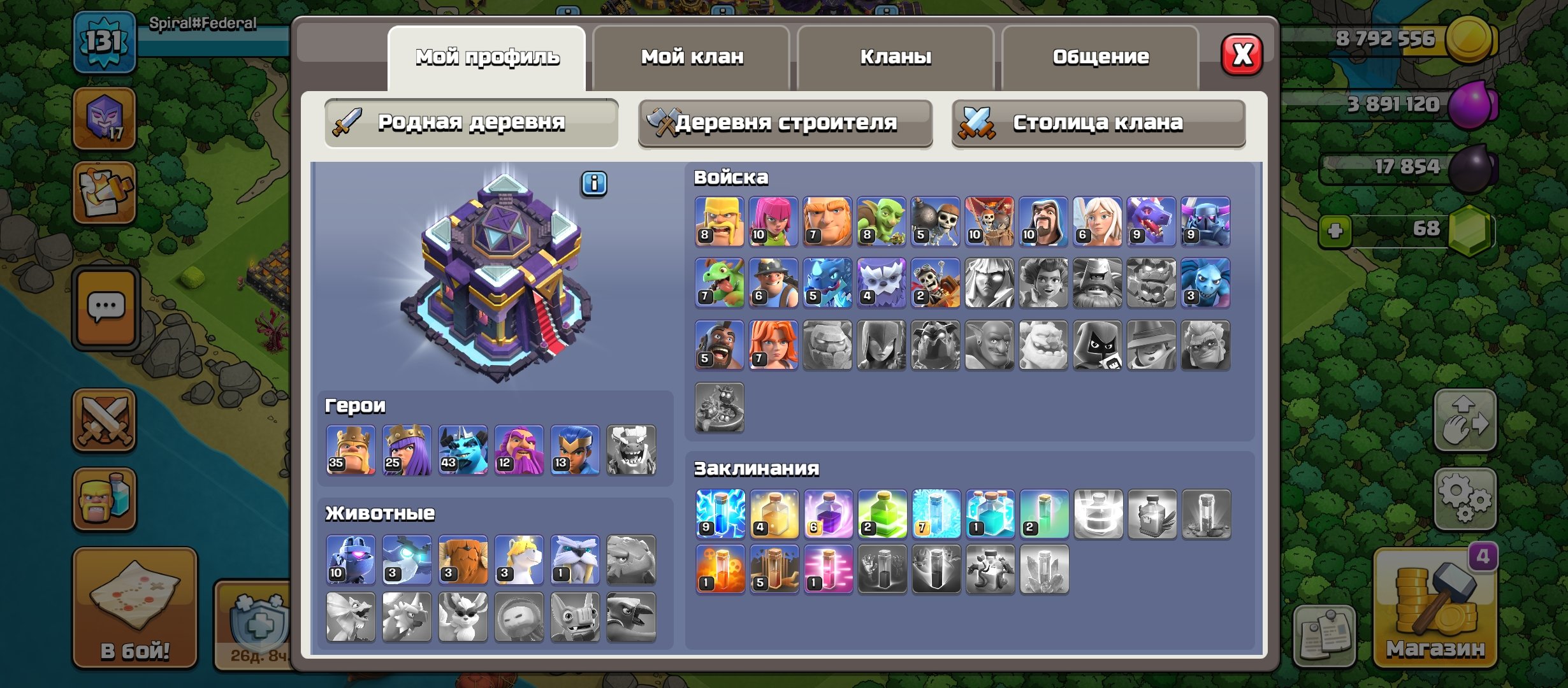Switch to the Мой клан tab
The height and width of the screenshot is (688, 1568).
(x=692, y=57)
